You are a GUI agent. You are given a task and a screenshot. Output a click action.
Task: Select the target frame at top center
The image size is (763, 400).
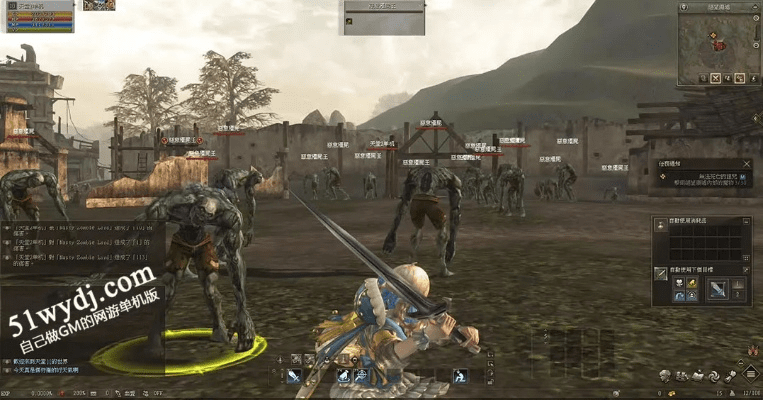383,17
